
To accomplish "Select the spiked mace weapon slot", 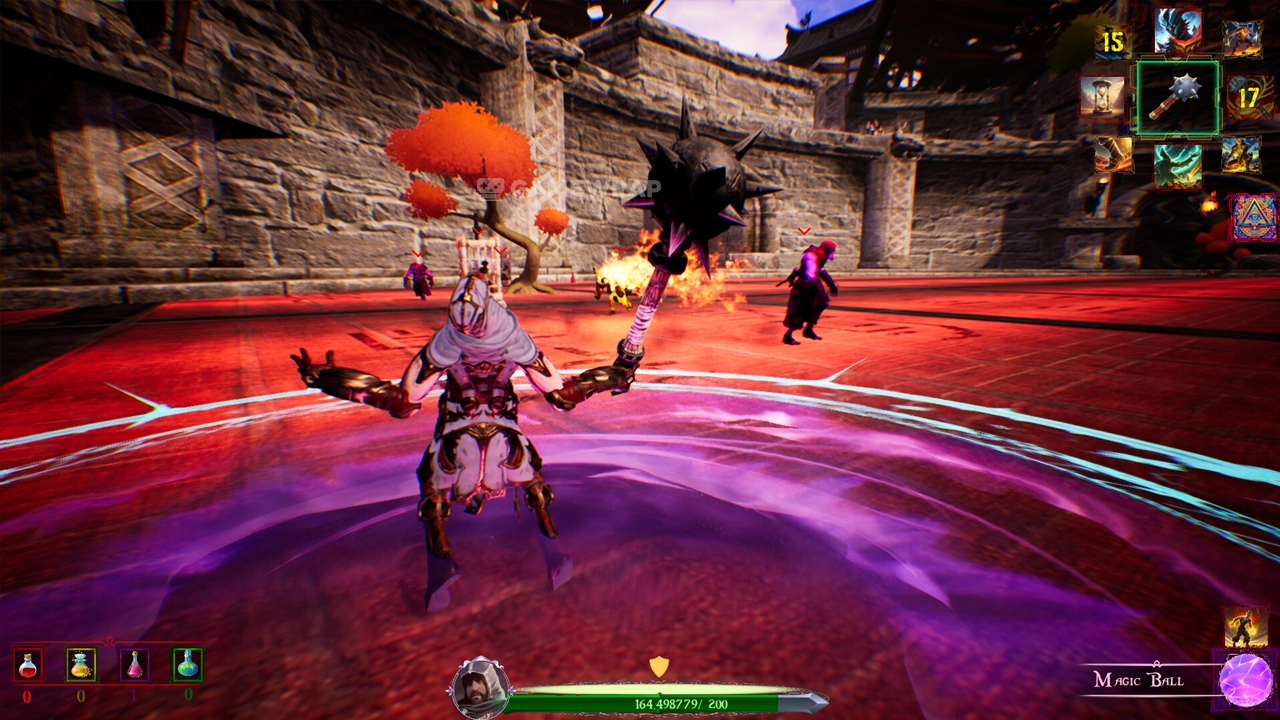I will coord(1177,98).
